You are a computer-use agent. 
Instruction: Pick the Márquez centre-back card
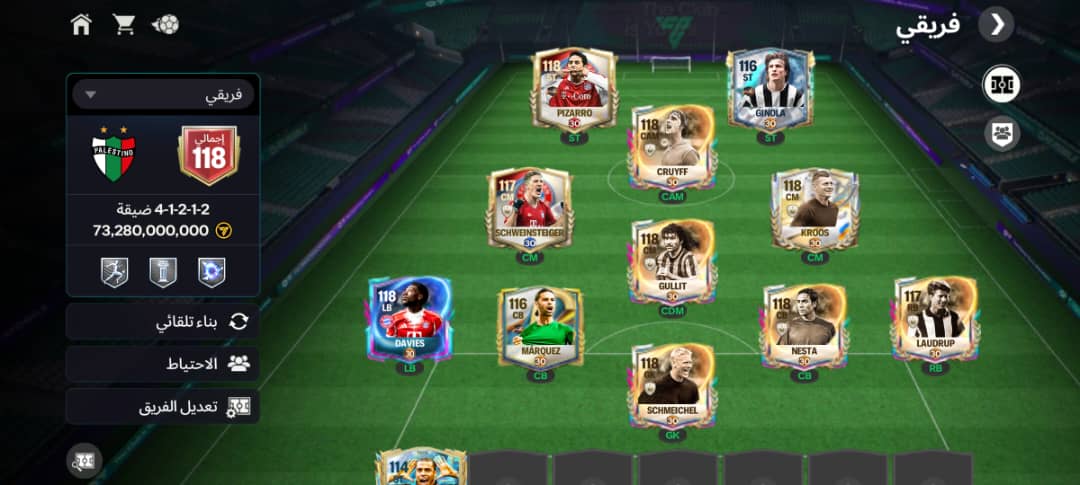540,326
